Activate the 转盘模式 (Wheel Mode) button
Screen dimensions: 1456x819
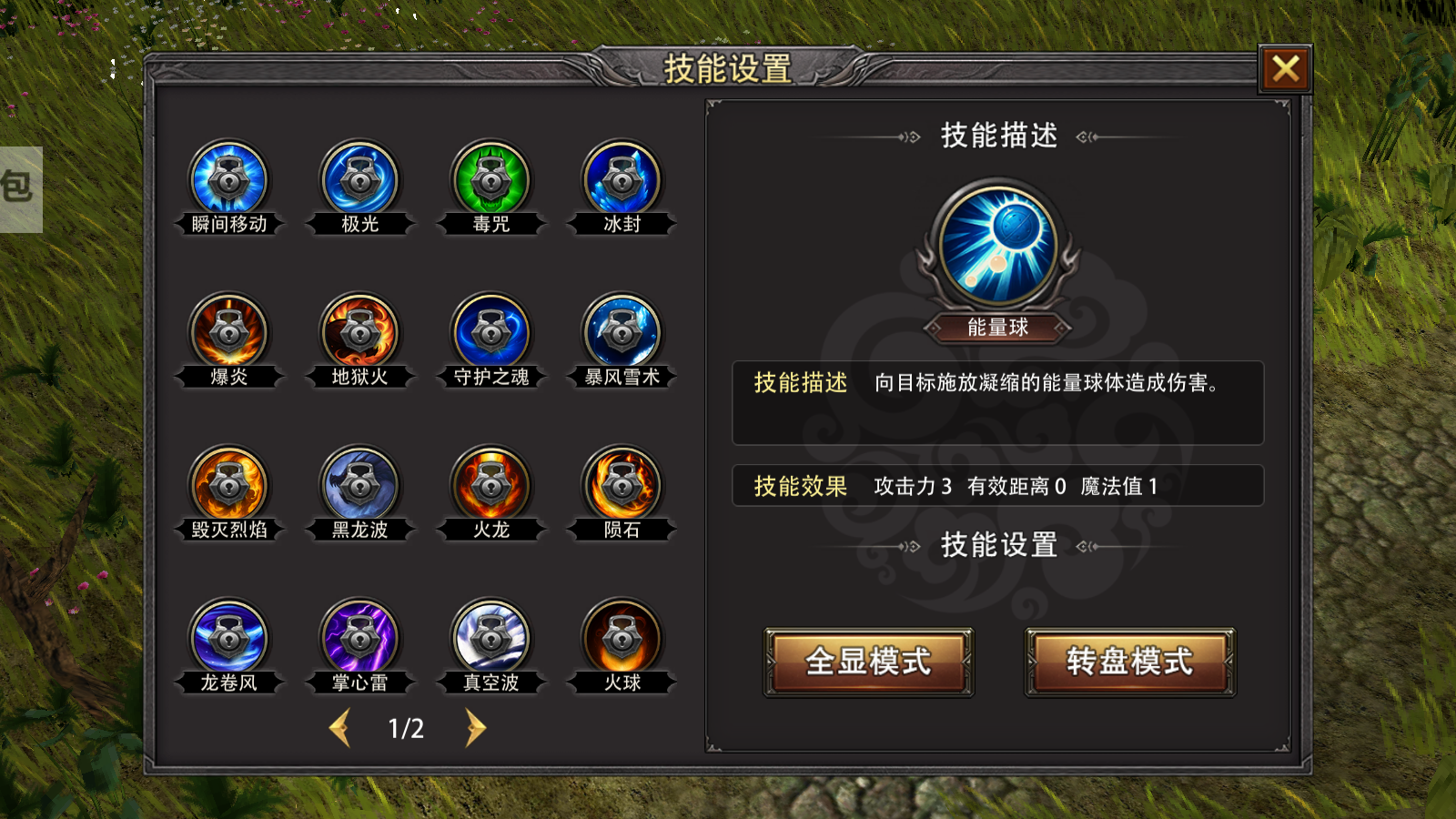tap(1130, 662)
